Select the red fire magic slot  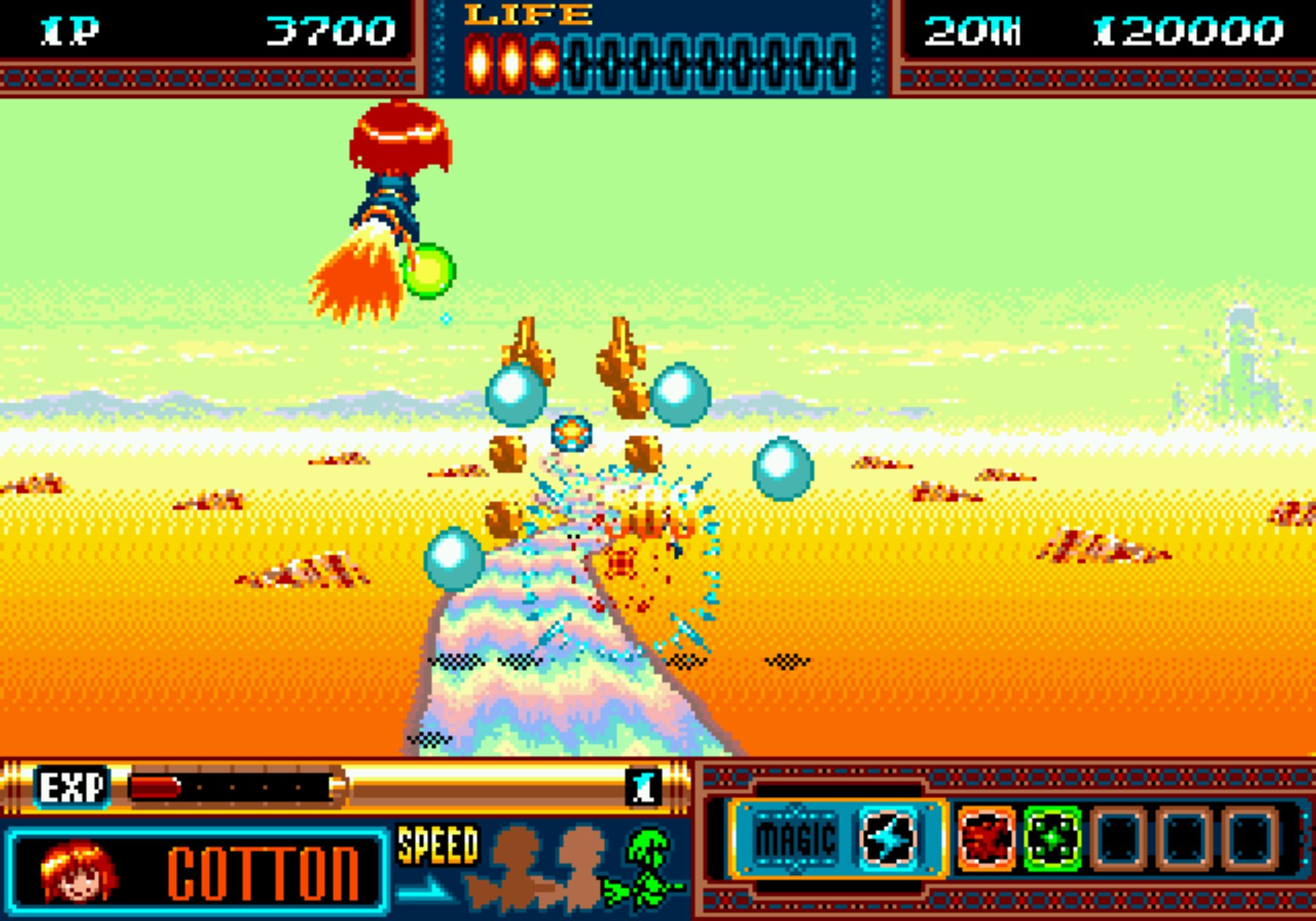[986, 837]
